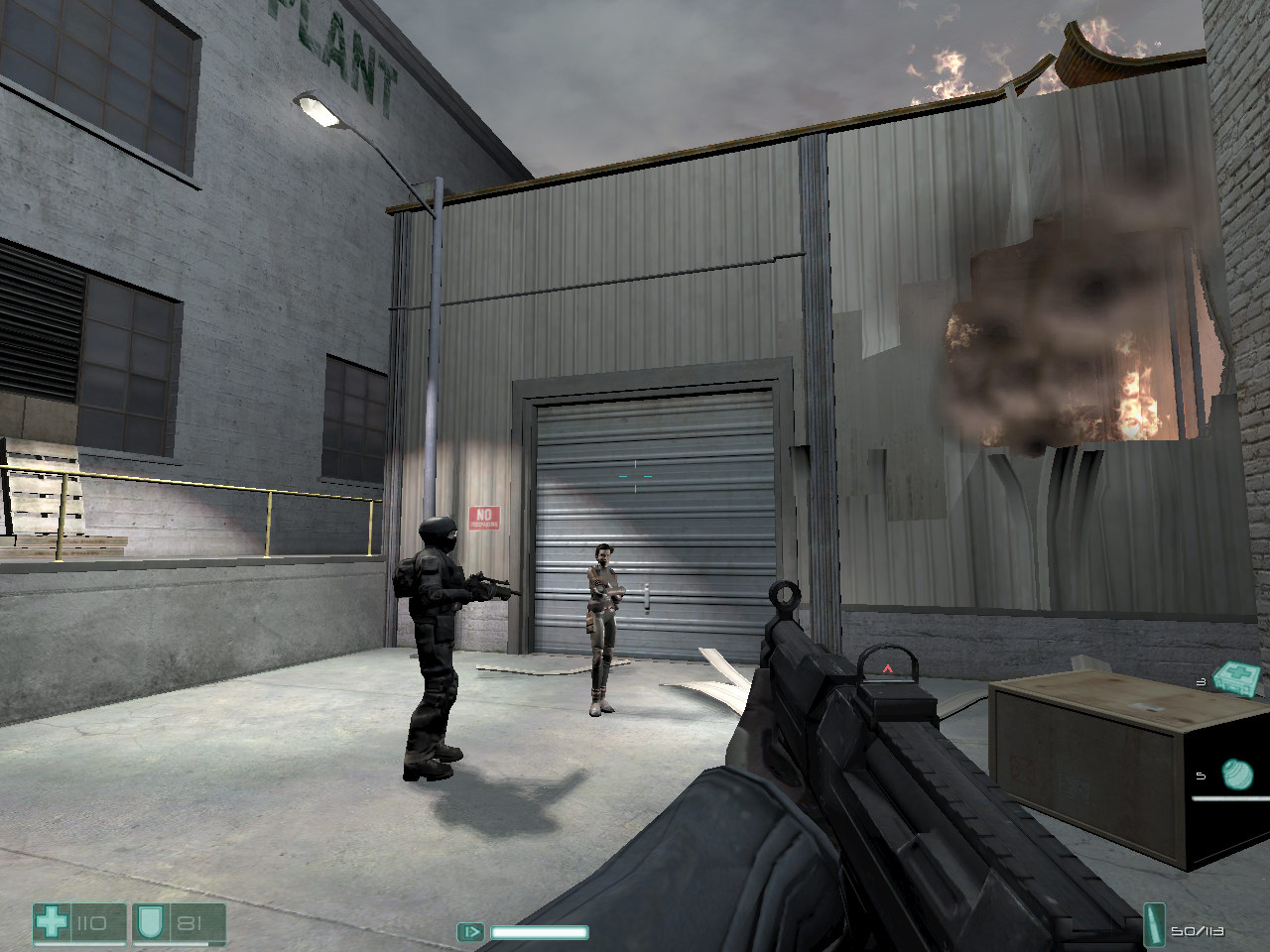Image resolution: width=1270 pixels, height=952 pixels.
Task: Select the medkit icon
Action: [x=1237, y=678]
